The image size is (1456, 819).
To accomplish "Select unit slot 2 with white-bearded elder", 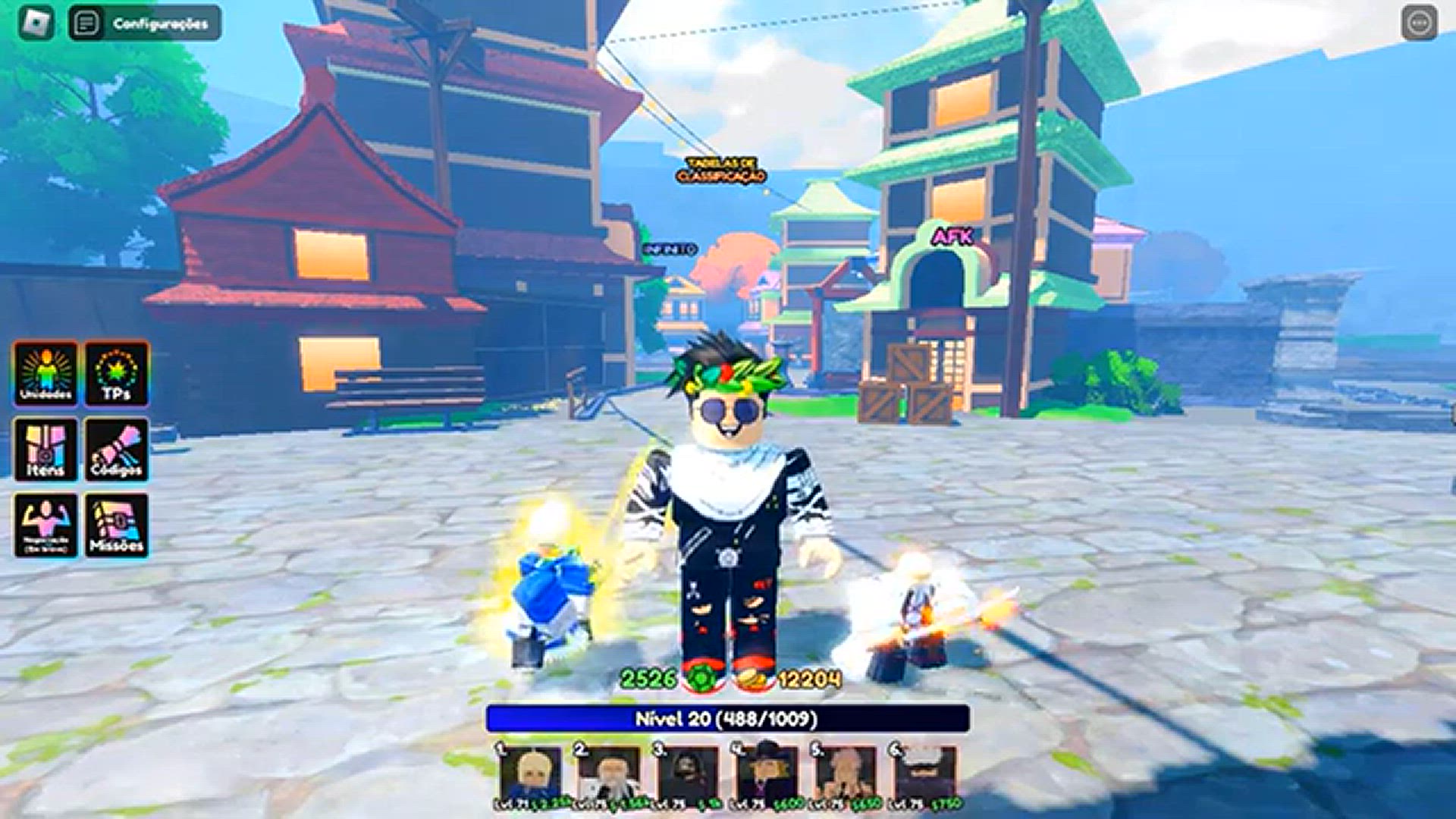I will pyautogui.click(x=609, y=775).
